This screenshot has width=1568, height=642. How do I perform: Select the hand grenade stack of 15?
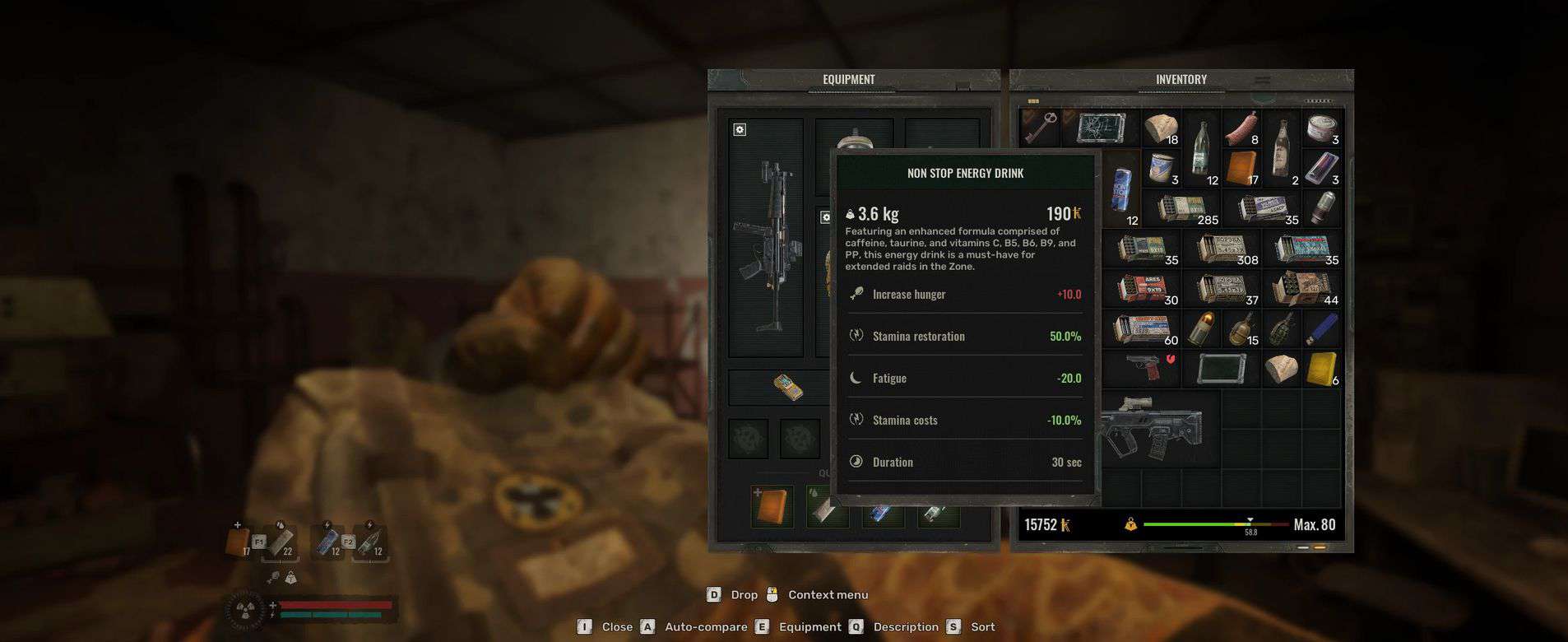tap(1241, 328)
